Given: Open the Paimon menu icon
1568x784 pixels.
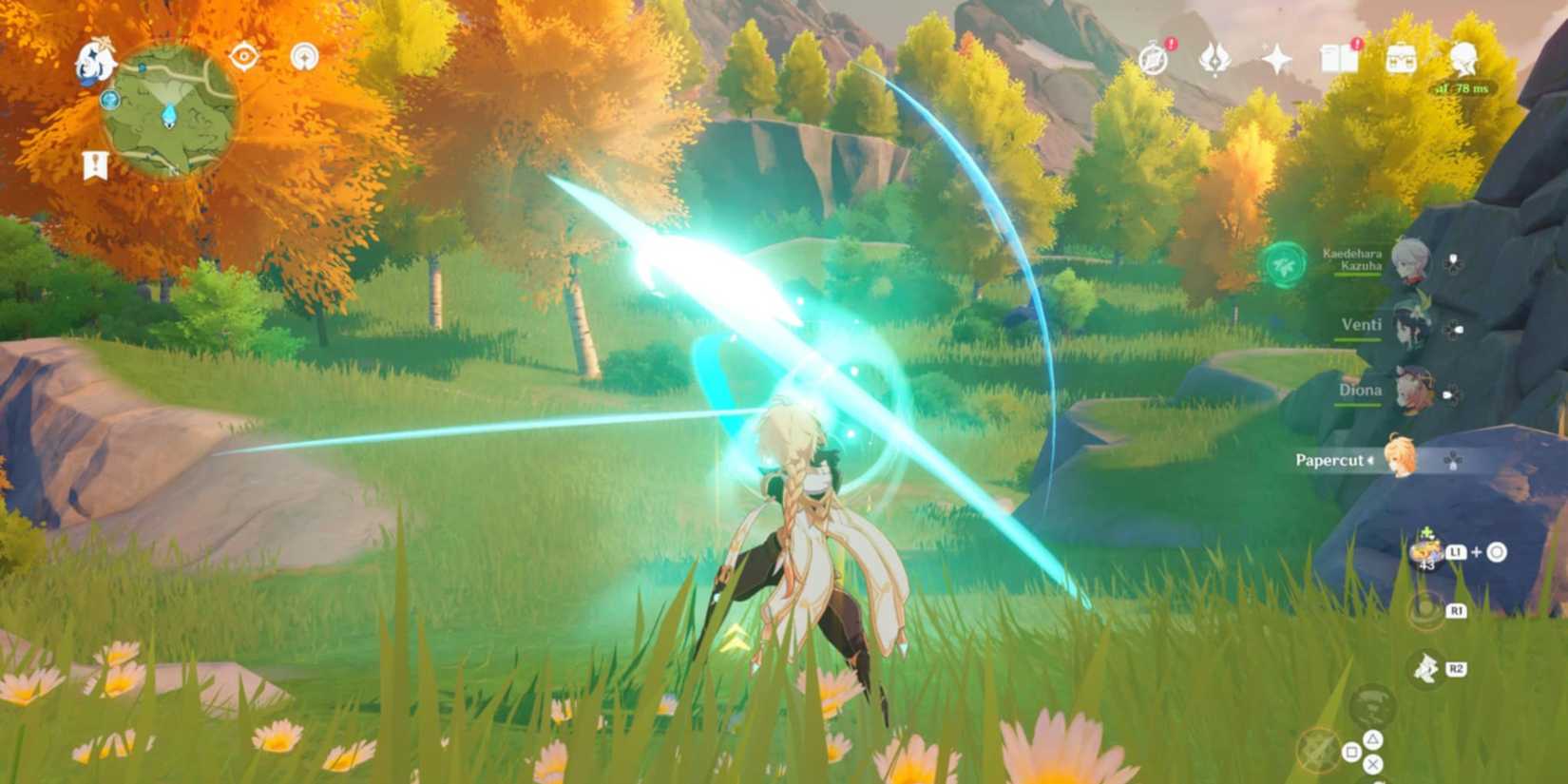Looking at the screenshot, I should point(95,60).
